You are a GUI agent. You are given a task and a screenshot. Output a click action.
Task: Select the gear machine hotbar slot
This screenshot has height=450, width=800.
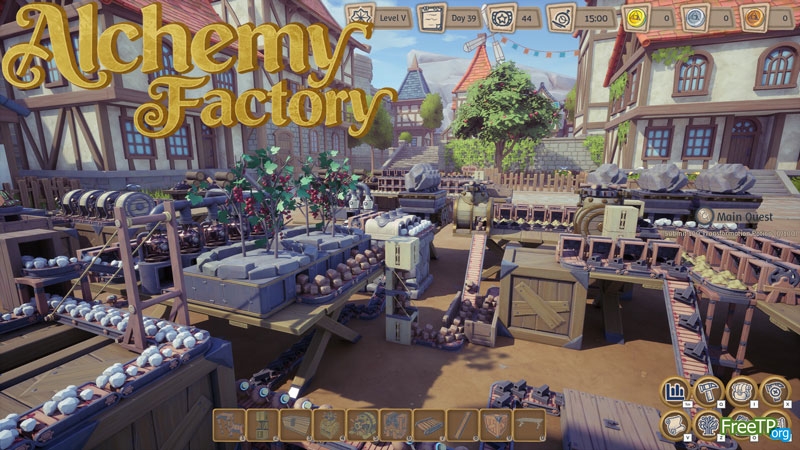point(362,424)
